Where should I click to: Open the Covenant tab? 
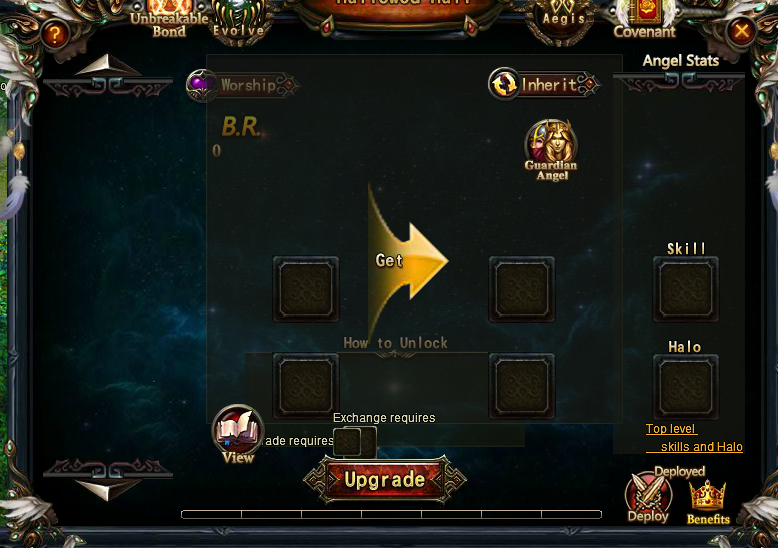tap(645, 18)
